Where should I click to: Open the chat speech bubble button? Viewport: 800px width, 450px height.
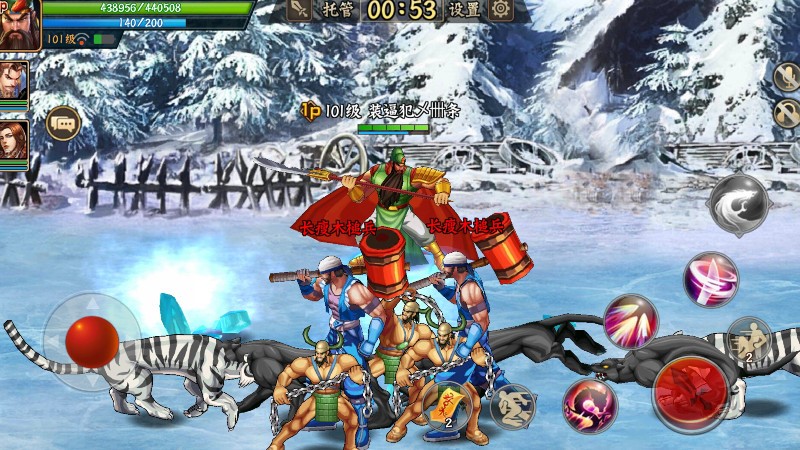pyautogui.click(x=63, y=123)
